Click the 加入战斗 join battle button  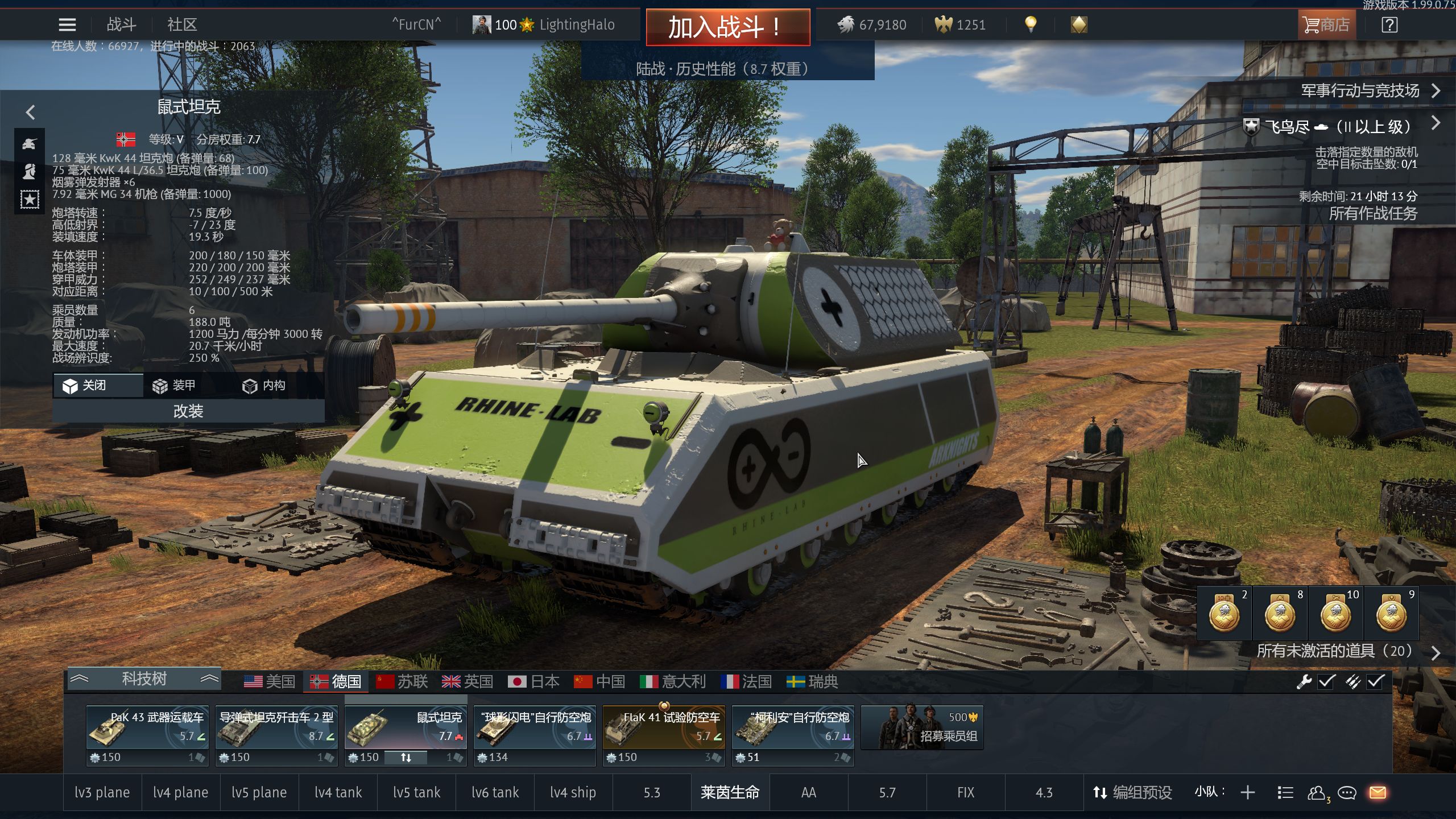pyautogui.click(x=727, y=27)
